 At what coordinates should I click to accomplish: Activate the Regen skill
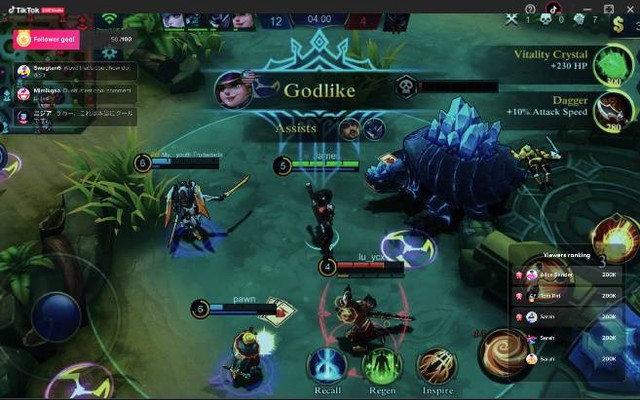[381, 366]
